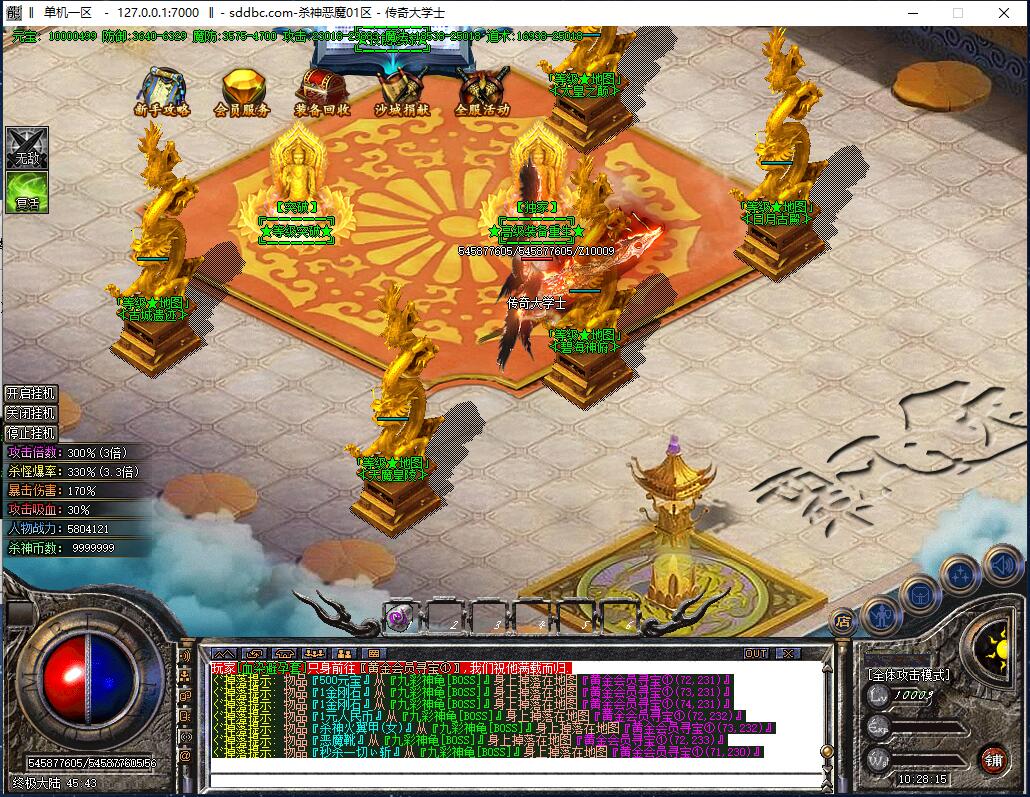This screenshot has height=797, width=1030.
Task: Open the skills sparkle round icon
Action: (x=960, y=574)
